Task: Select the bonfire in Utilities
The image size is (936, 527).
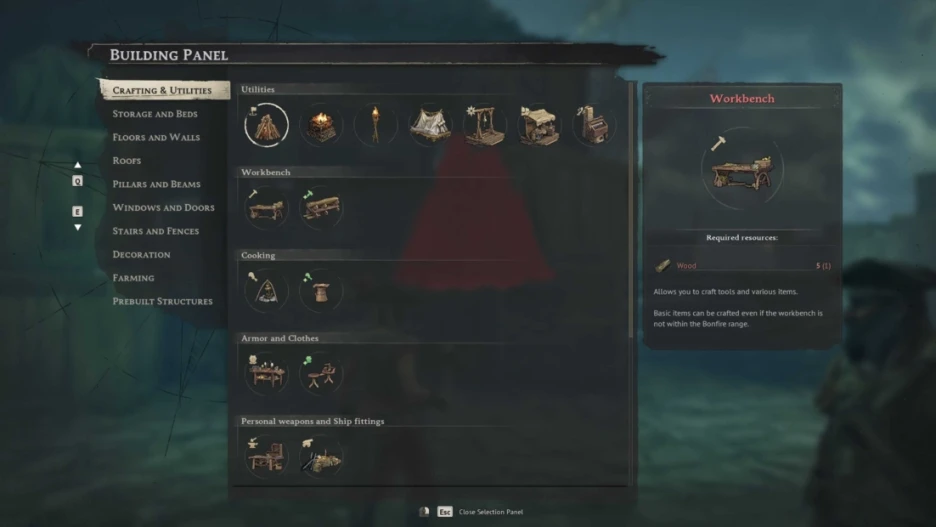Action: pyautogui.click(x=267, y=126)
